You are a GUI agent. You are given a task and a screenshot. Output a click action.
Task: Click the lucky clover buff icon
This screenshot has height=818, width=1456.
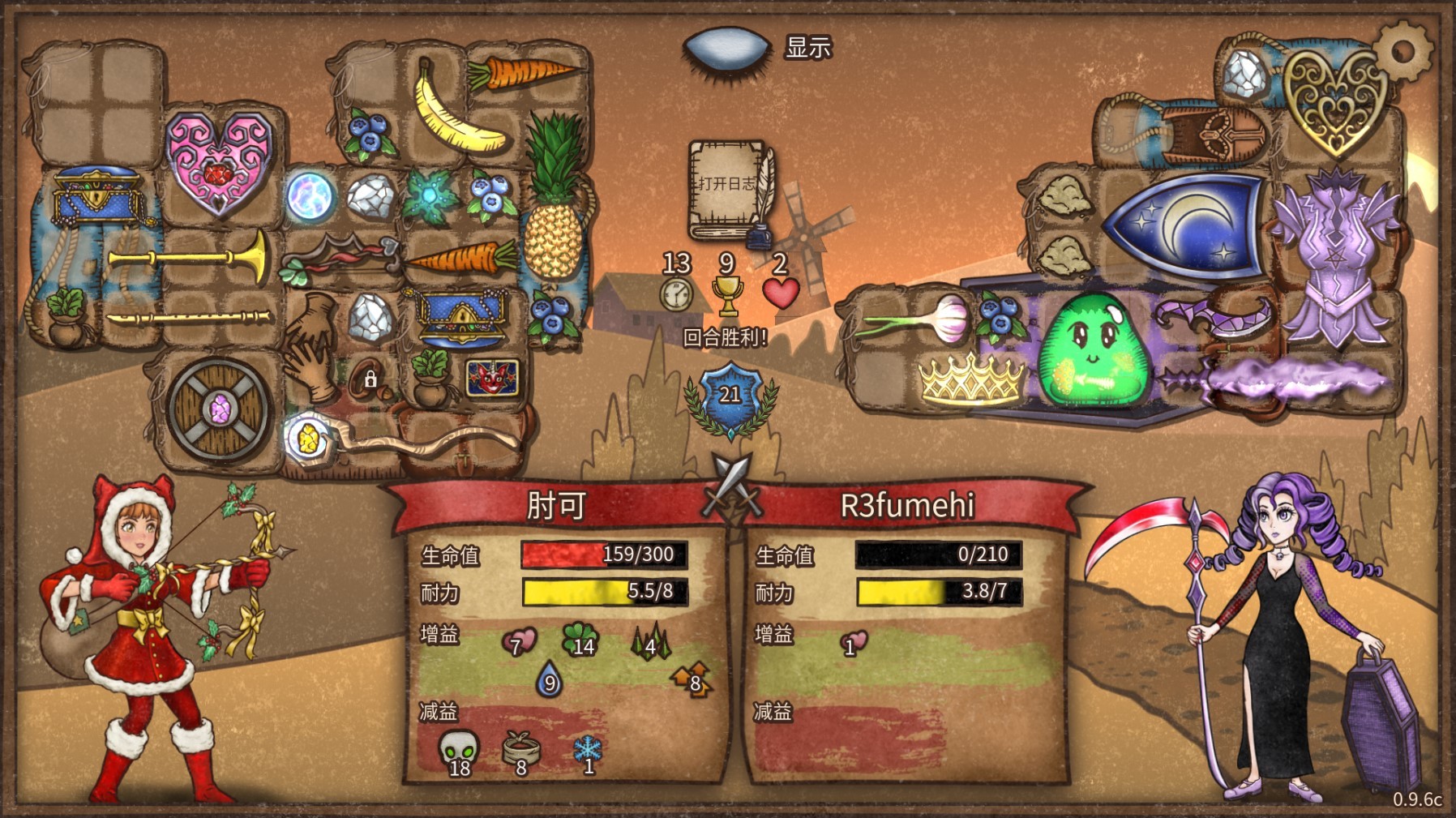pos(580,639)
